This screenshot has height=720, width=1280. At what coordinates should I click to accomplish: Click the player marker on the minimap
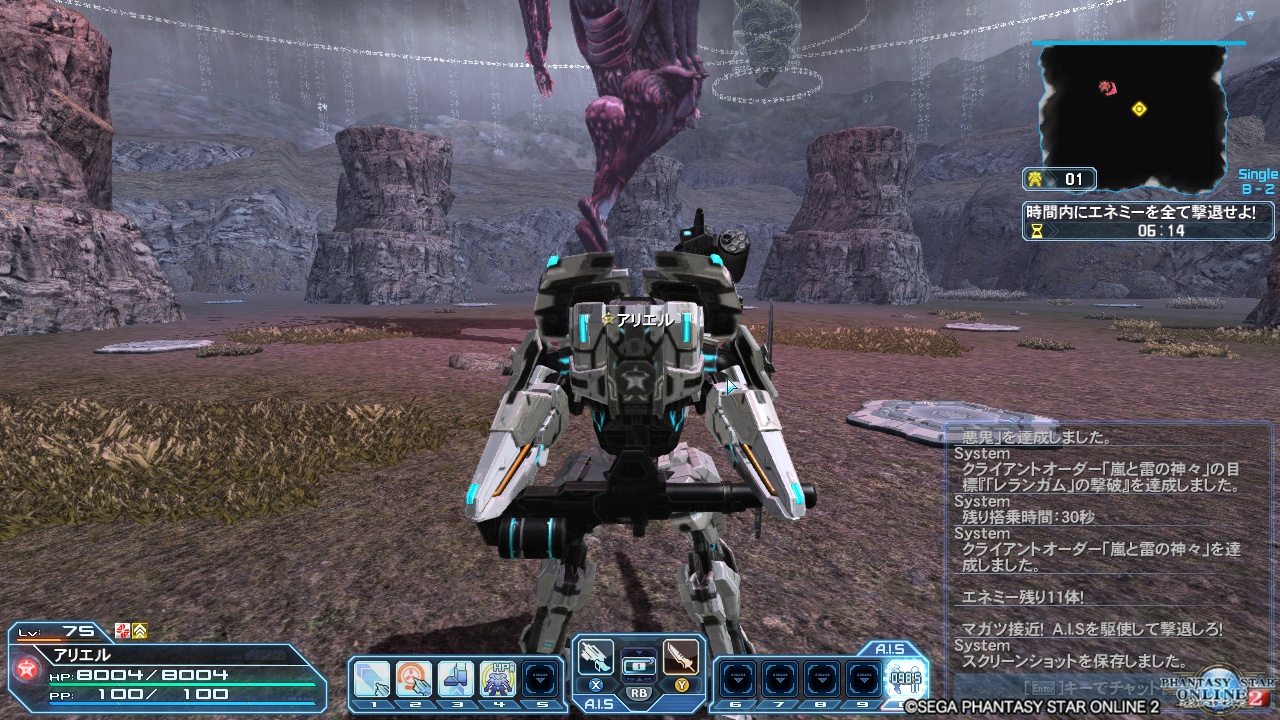point(1138,110)
